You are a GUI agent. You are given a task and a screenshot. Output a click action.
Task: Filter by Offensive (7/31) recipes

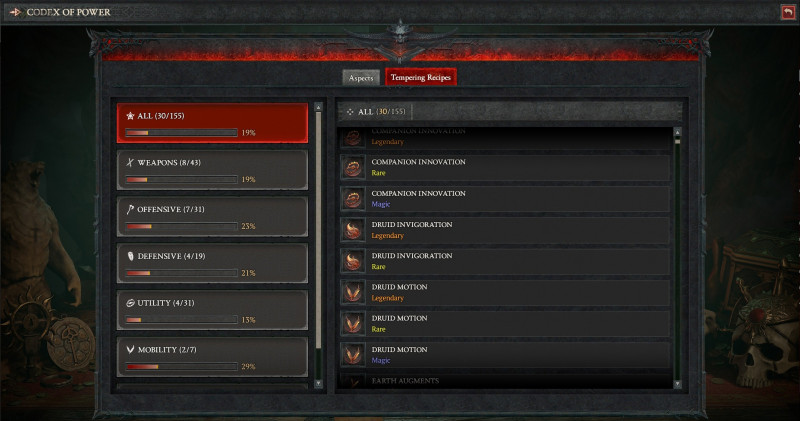(211, 217)
